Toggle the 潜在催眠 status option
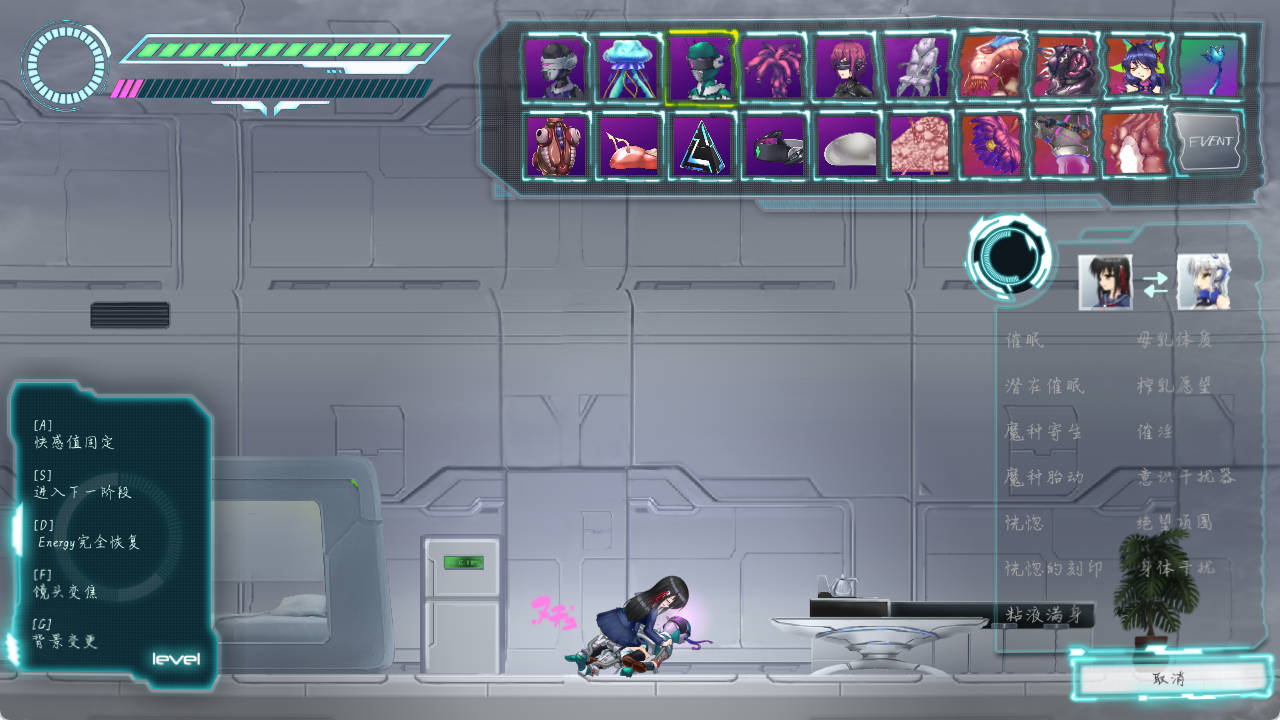Screen dimensions: 1280x720 [1045, 386]
